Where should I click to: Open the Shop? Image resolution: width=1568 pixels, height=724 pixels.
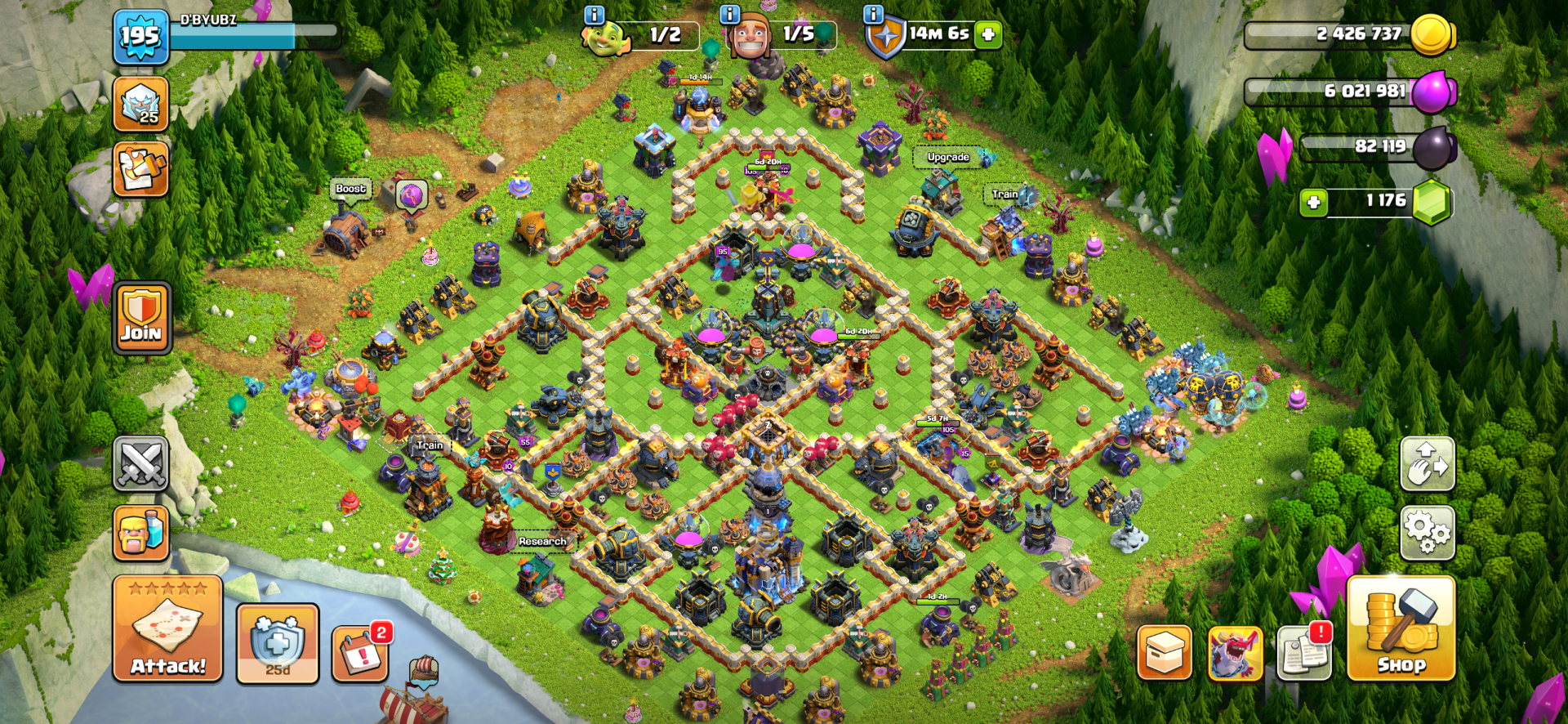(1401, 646)
